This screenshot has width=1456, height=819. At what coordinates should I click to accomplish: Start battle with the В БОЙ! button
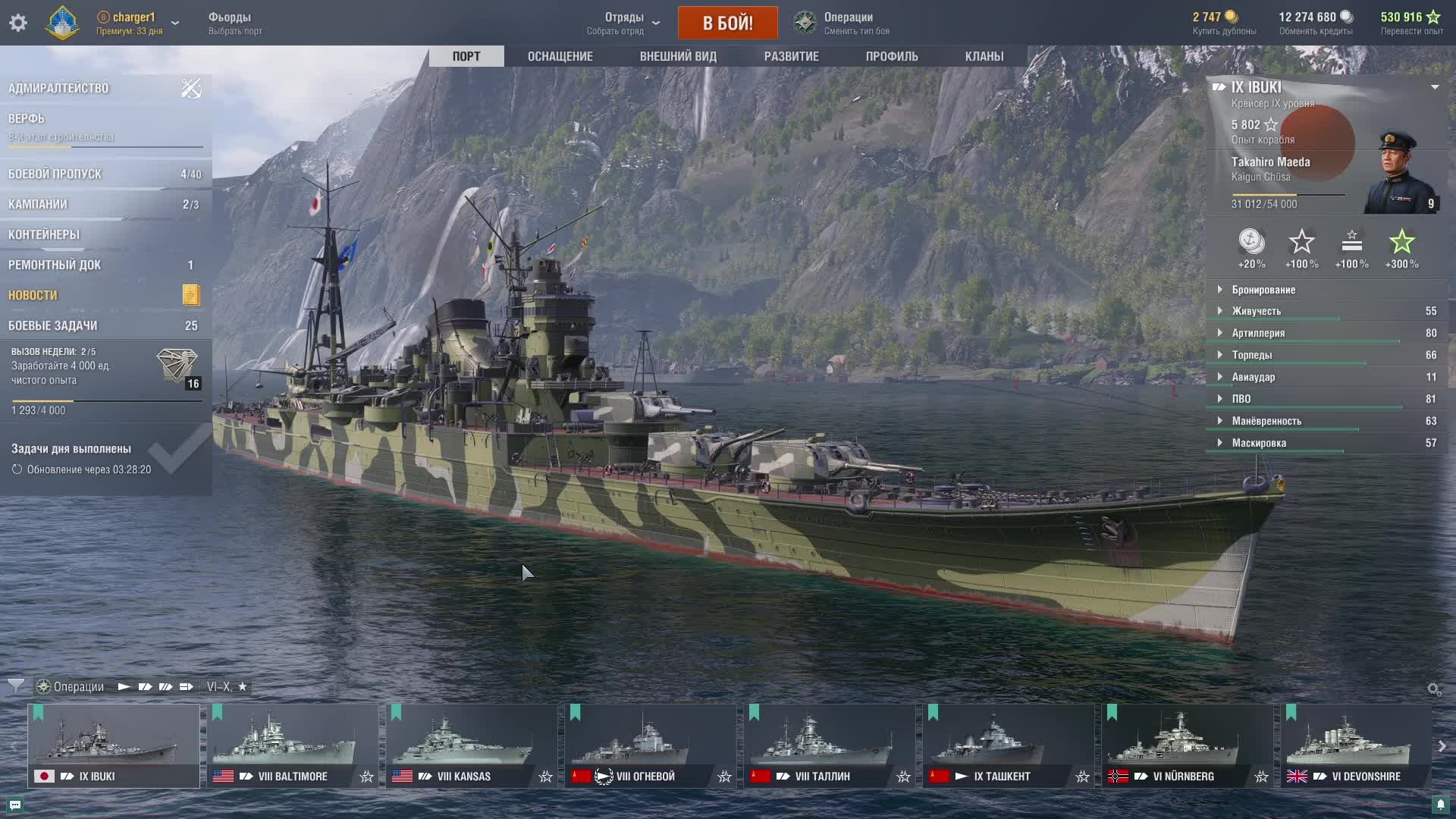(727, 23)
